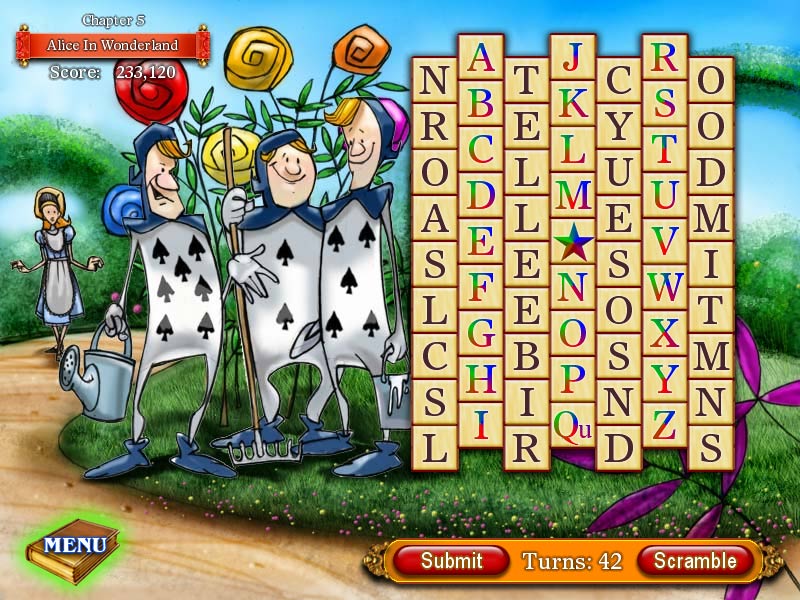Choose the colorful letter J tile
Viewport: 800px width, 600px height.
click(x=573, y=57)
